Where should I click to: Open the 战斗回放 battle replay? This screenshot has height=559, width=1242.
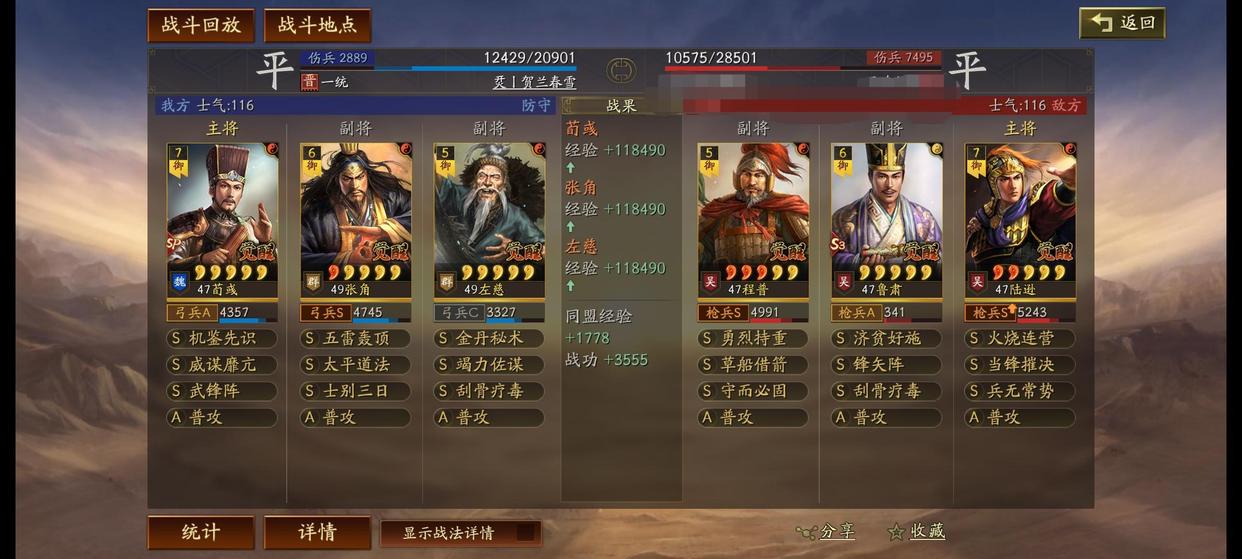pyautogui.click(x=201, y=25)
